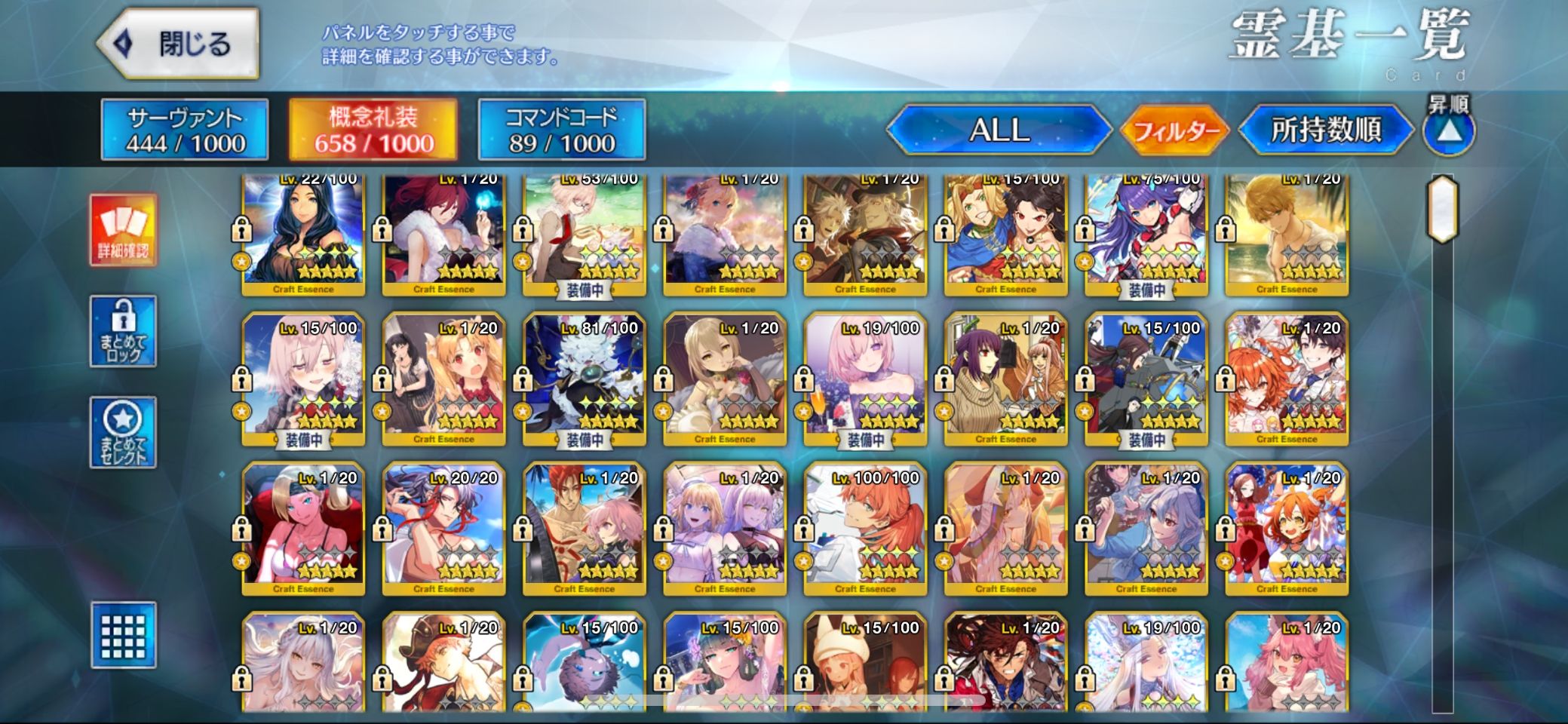Click the ALL class selector
The width and height of the screenshot is (1568, 724).
pyautogui.click(x=999, y=130)
